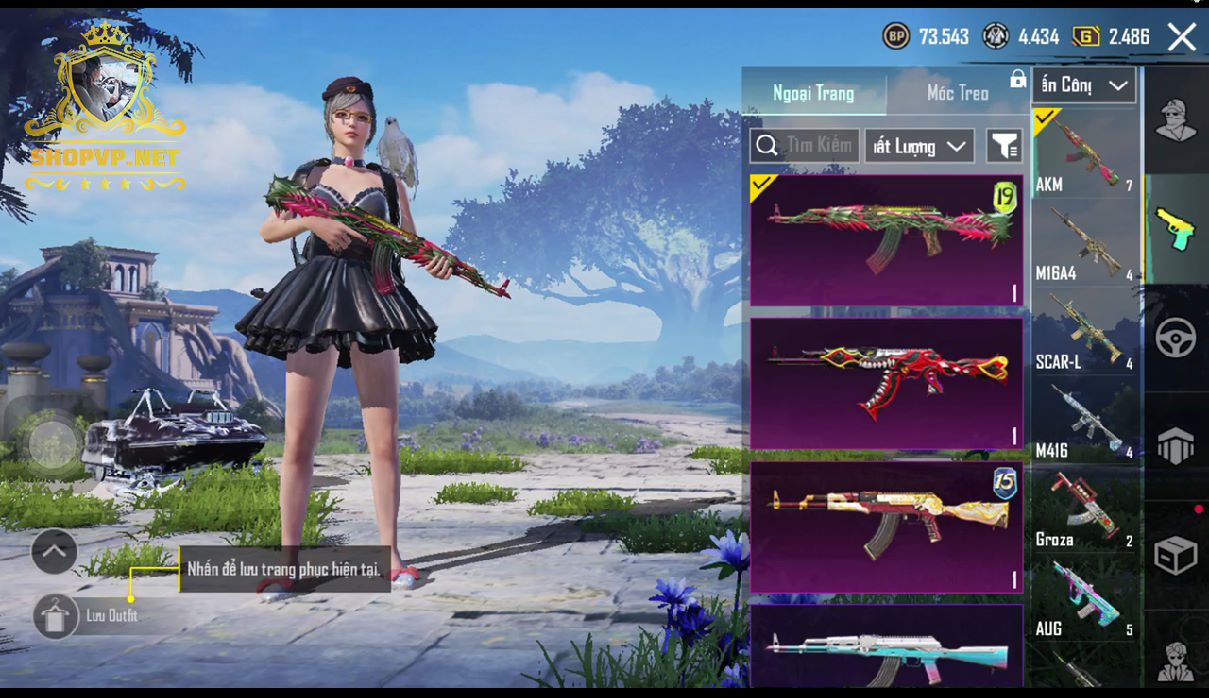Switch to the Ngoại Trang tab
The width and height of the screenshot is (1209, 698).
coord(813,93)
